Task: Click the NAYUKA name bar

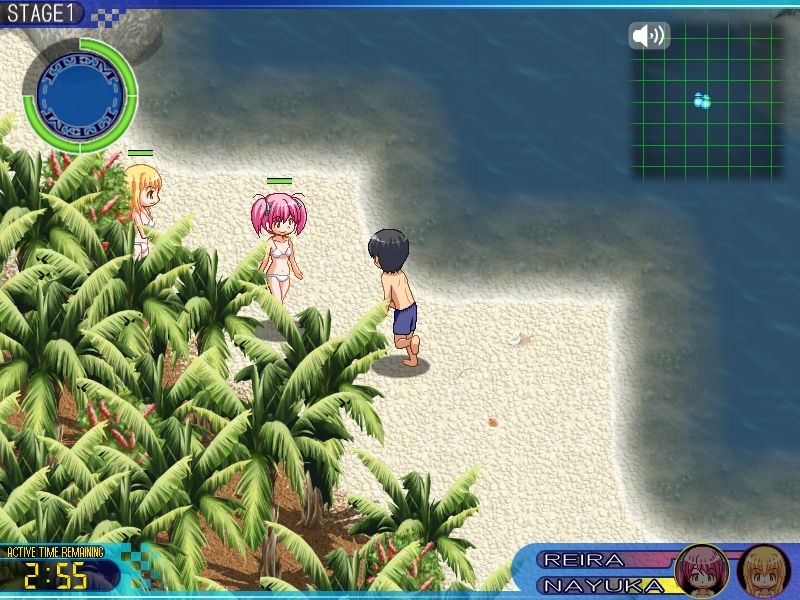Action: tap(605, 585)
